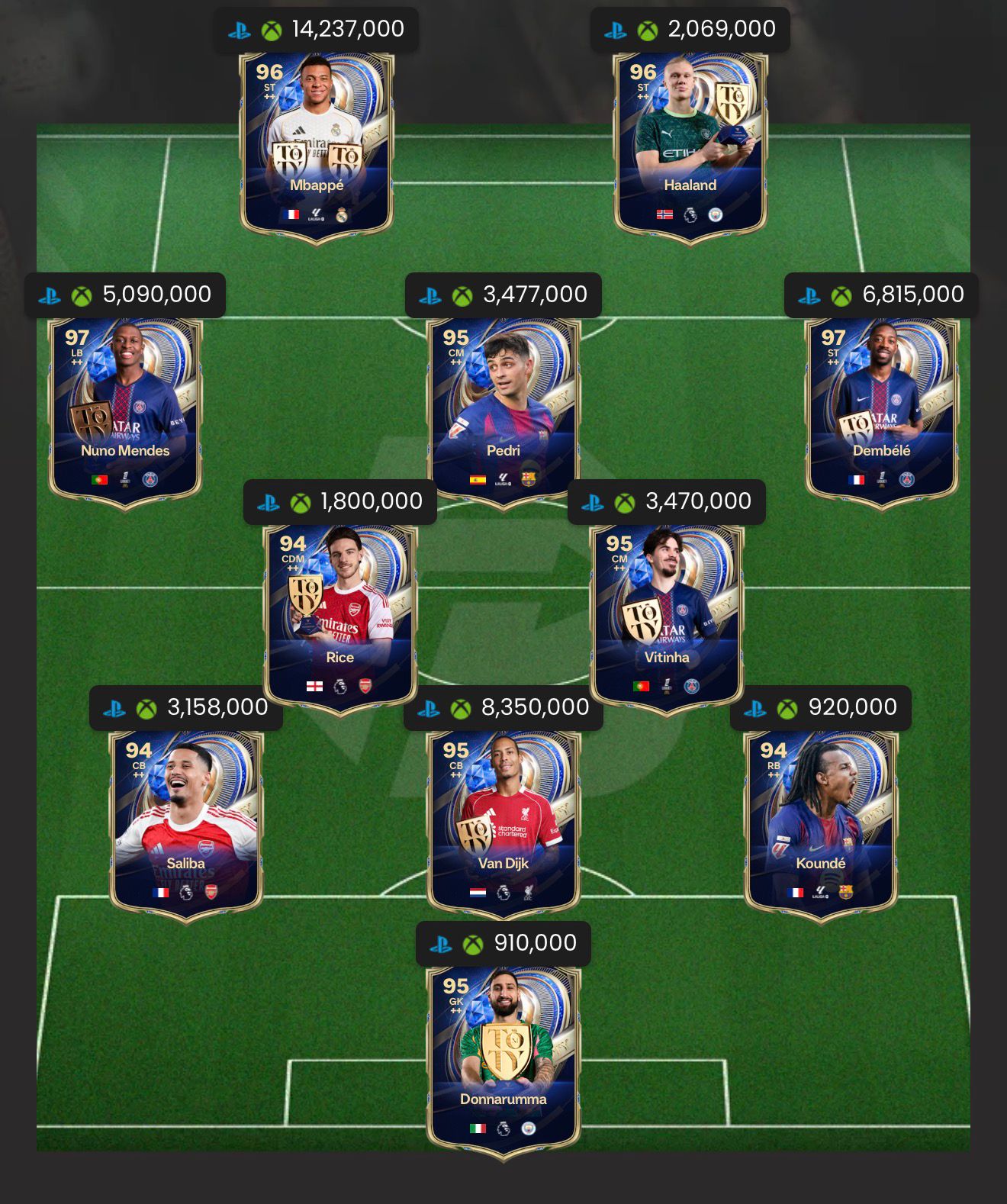1007x1204 pixels.
Task: Click Koundé's 920,000 price tag
Action: point(821,708)
